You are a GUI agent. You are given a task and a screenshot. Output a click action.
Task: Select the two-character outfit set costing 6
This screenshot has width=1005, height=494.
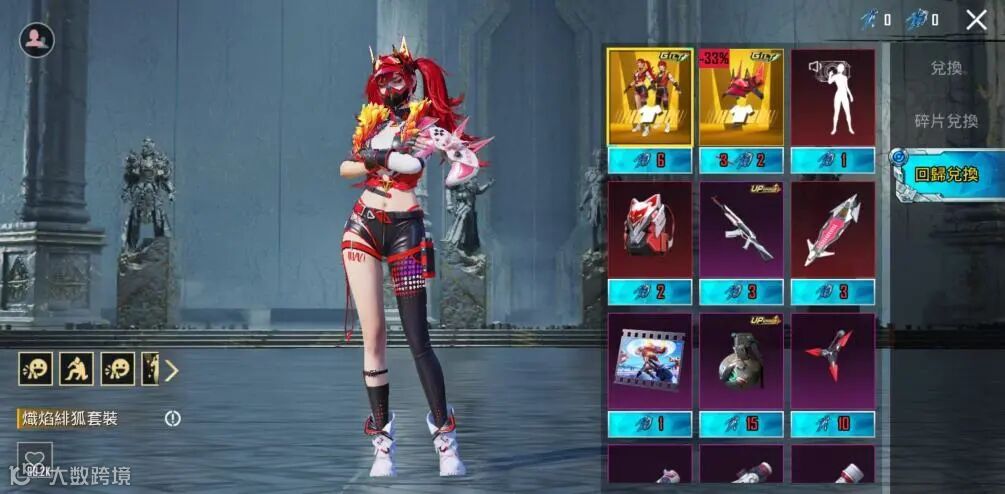(x=650, y=98)
